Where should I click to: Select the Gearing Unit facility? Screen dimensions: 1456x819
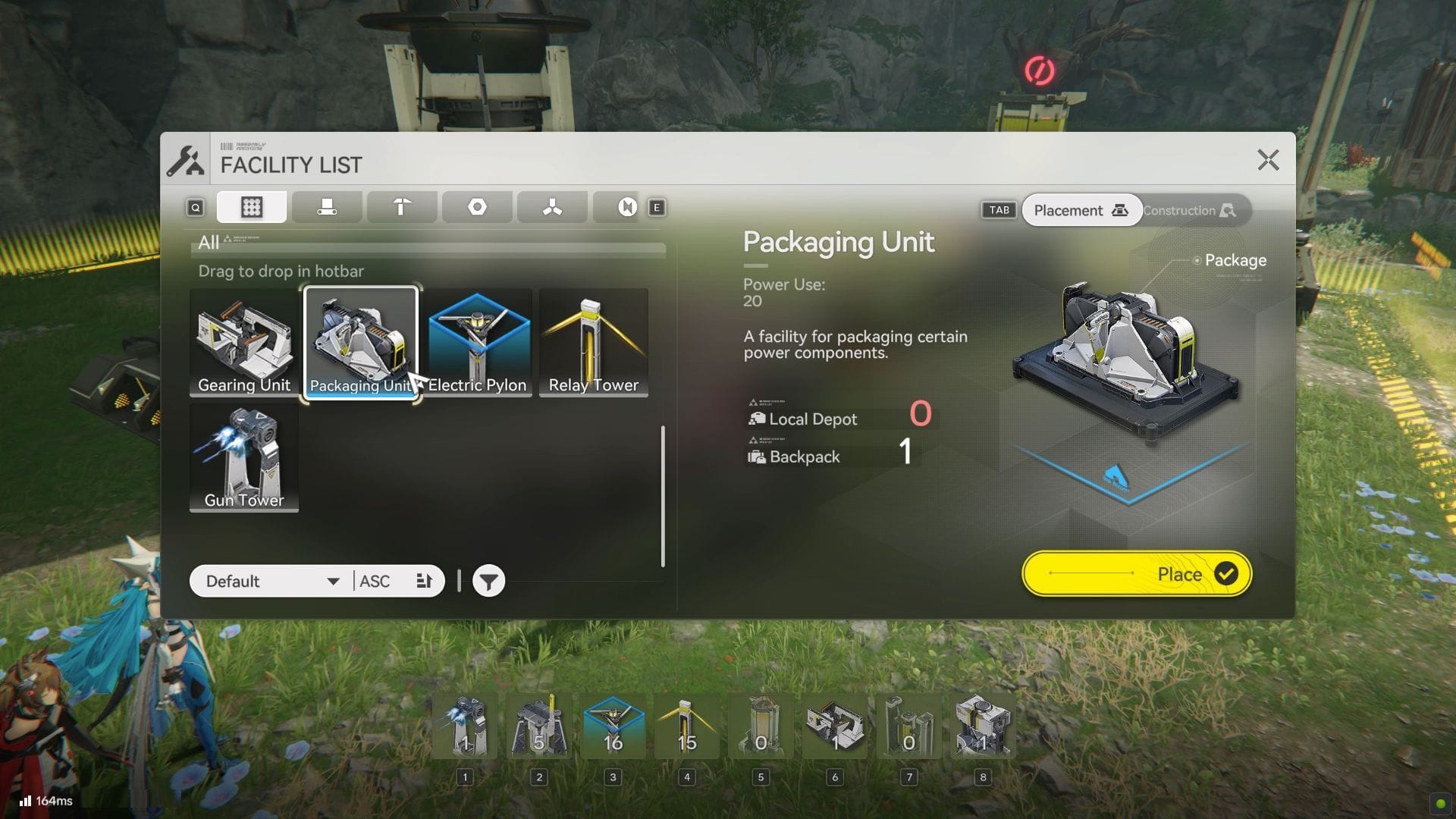click(243, 341)
